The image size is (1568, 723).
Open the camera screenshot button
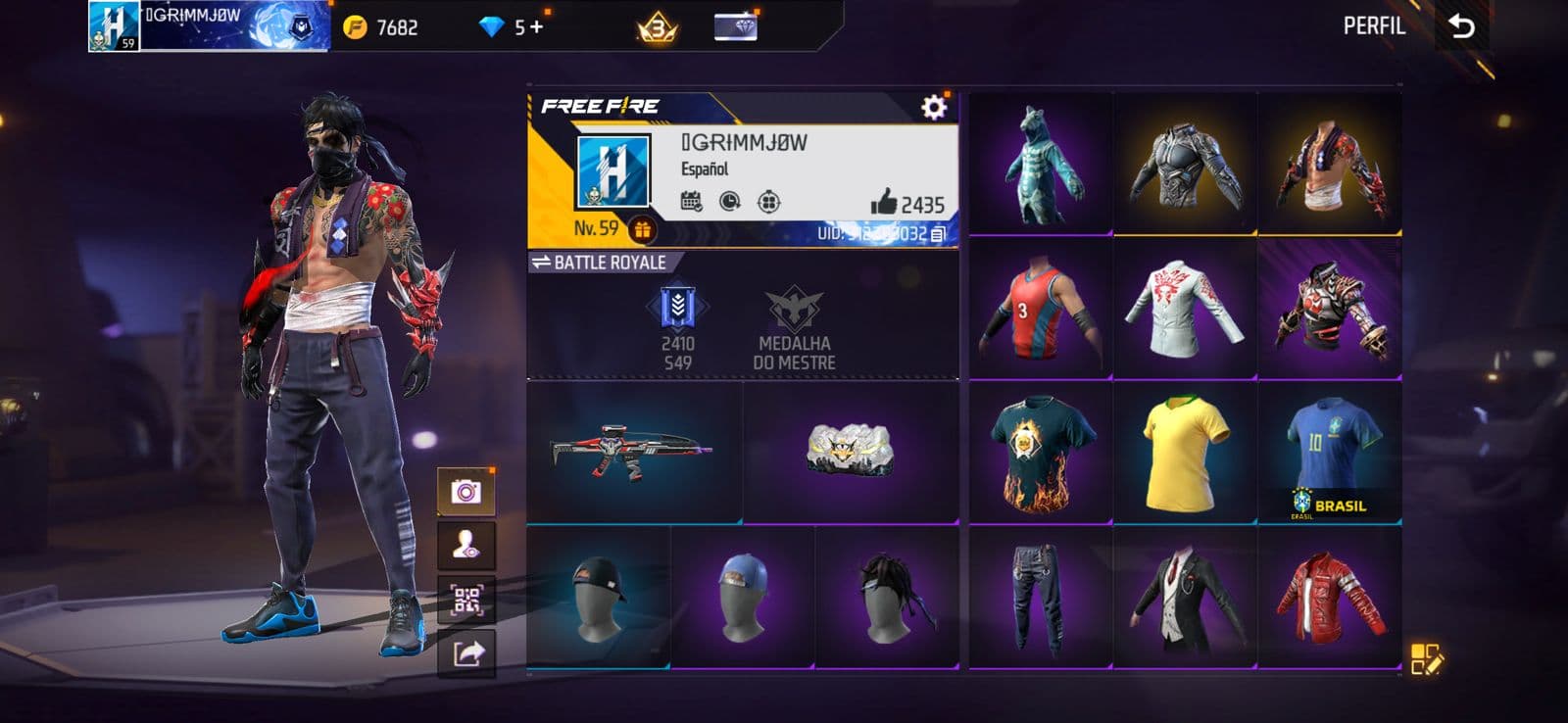coord(466,491)
